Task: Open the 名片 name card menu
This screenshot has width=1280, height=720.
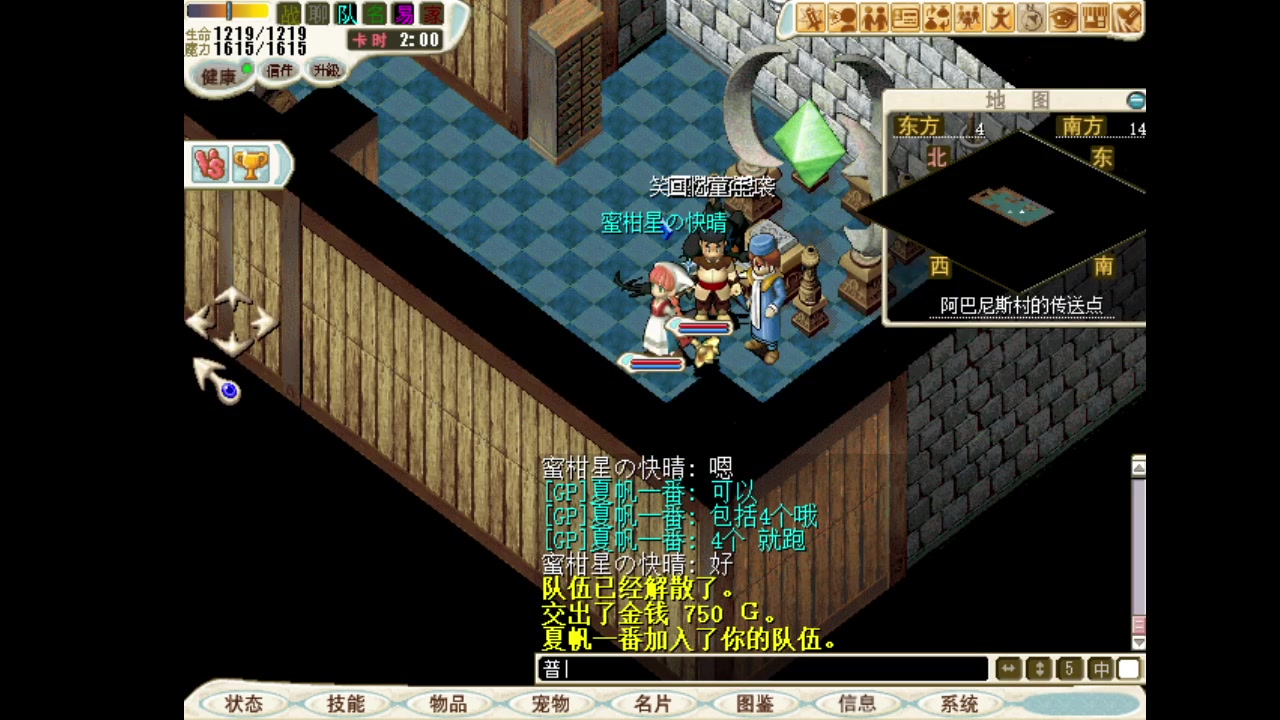Action: [x=652, y=704]
